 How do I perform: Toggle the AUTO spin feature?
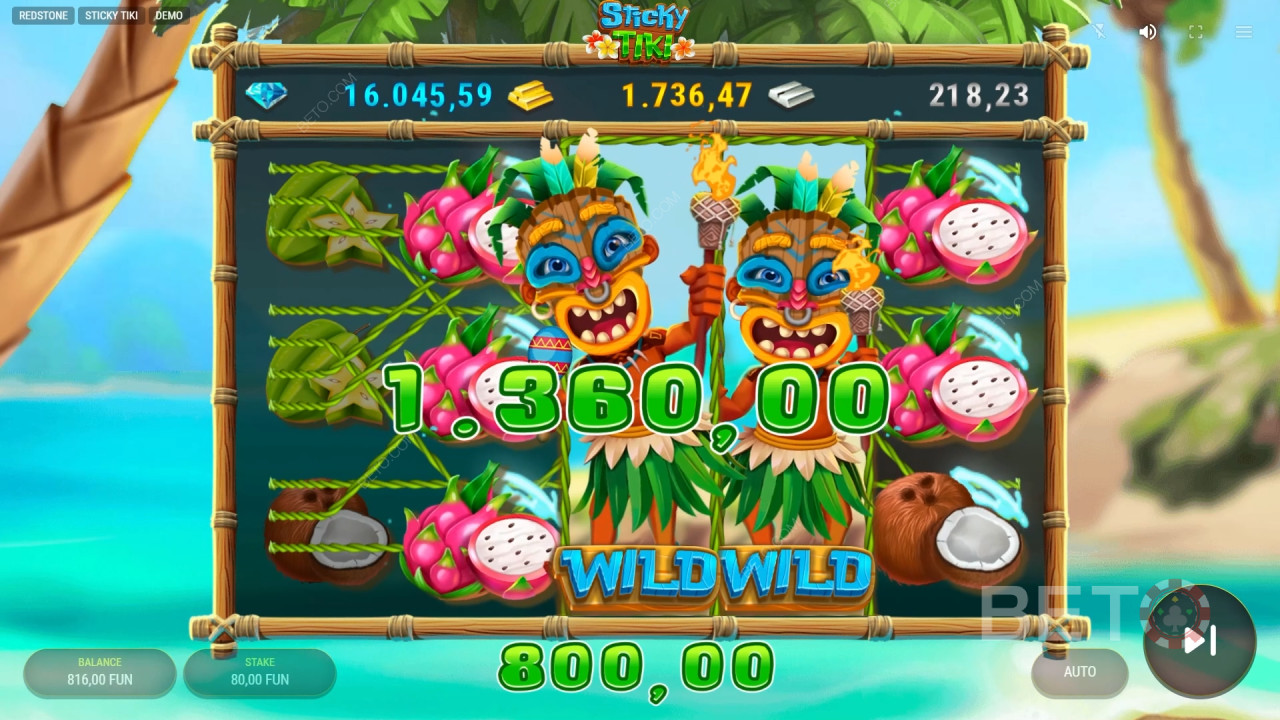point(1080,673)
